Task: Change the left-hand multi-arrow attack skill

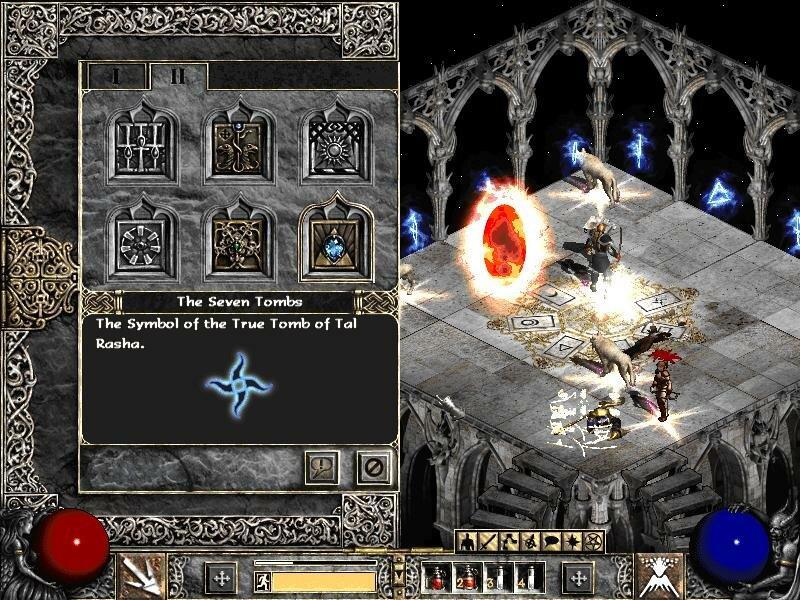Action: point(141,576)
